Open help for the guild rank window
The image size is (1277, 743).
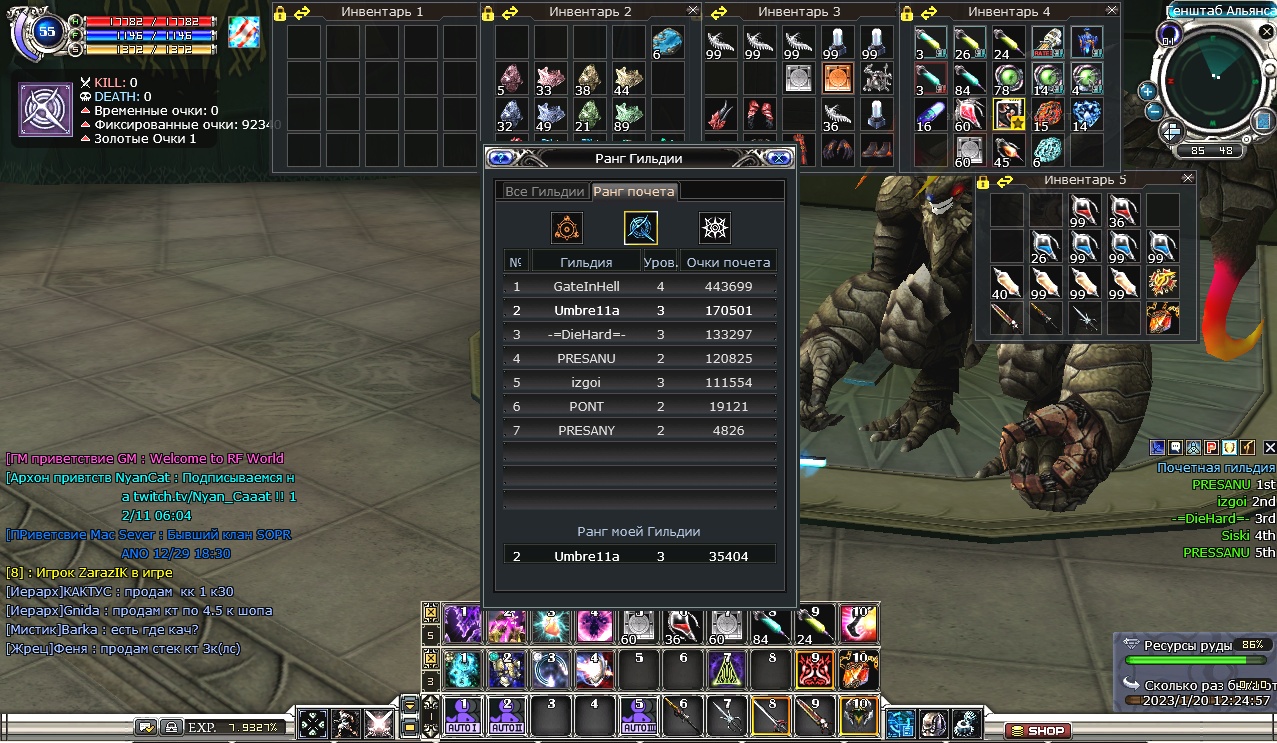click(x=501, y=158)
